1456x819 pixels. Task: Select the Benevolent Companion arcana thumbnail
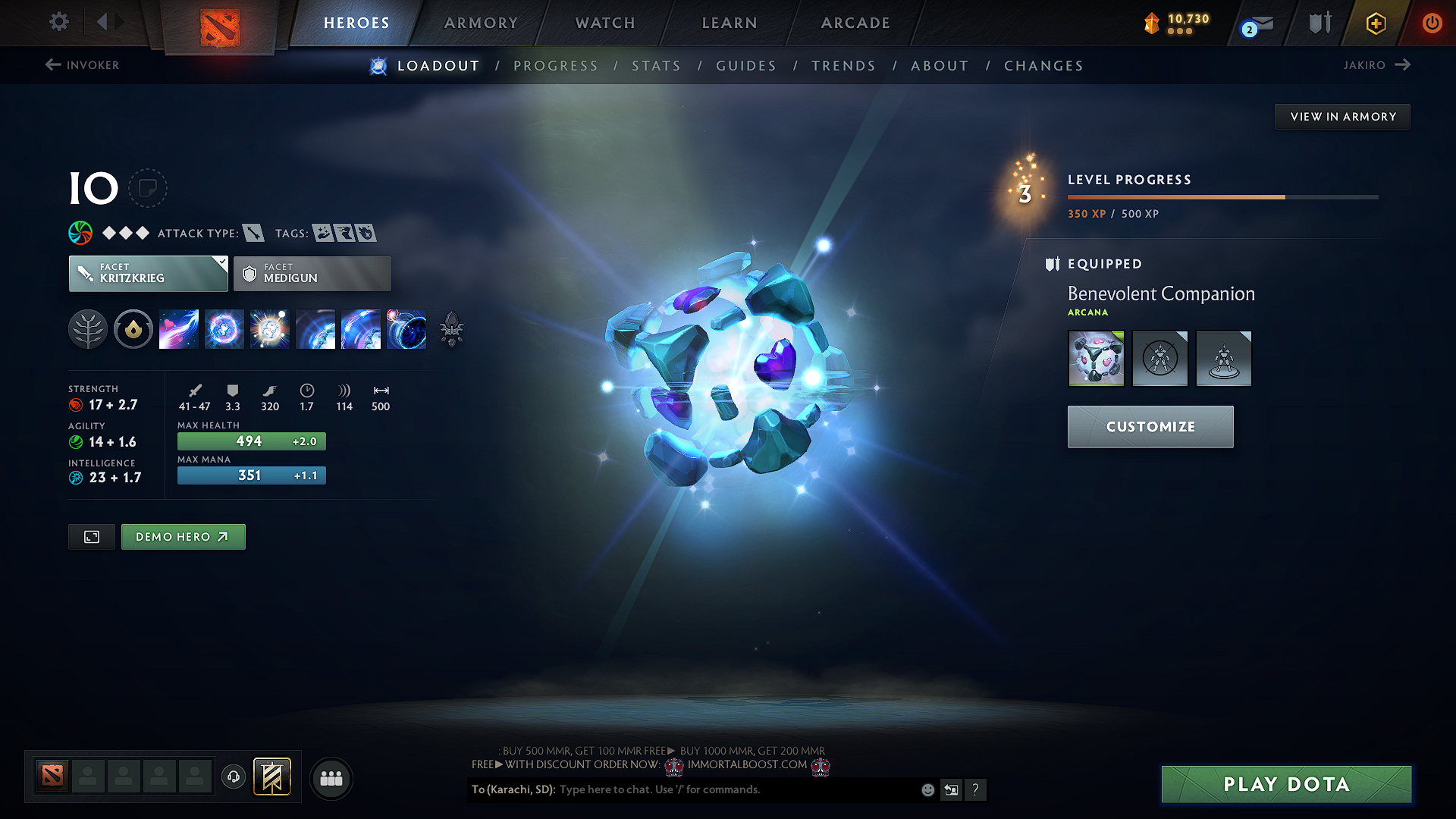pos(1096,358)
